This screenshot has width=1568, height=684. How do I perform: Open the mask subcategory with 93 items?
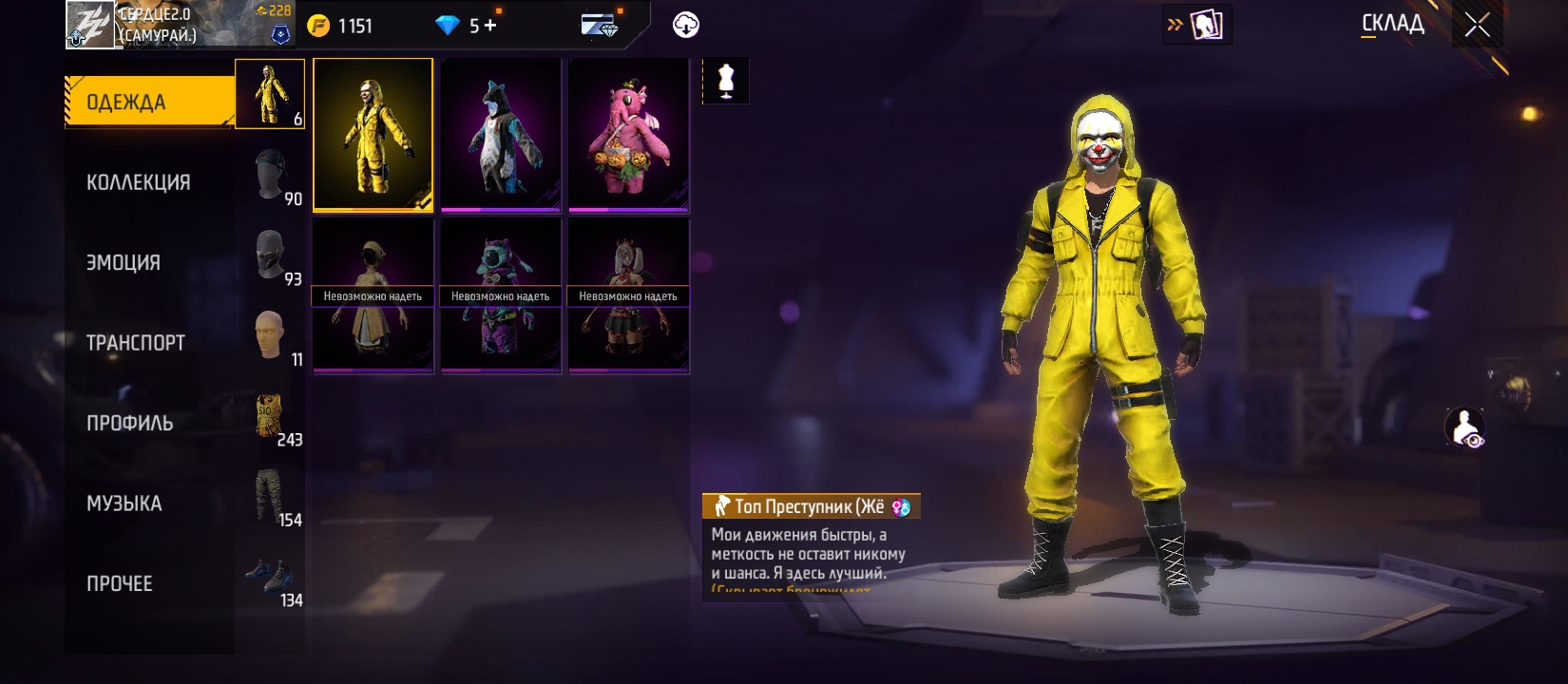coord(271,256)
